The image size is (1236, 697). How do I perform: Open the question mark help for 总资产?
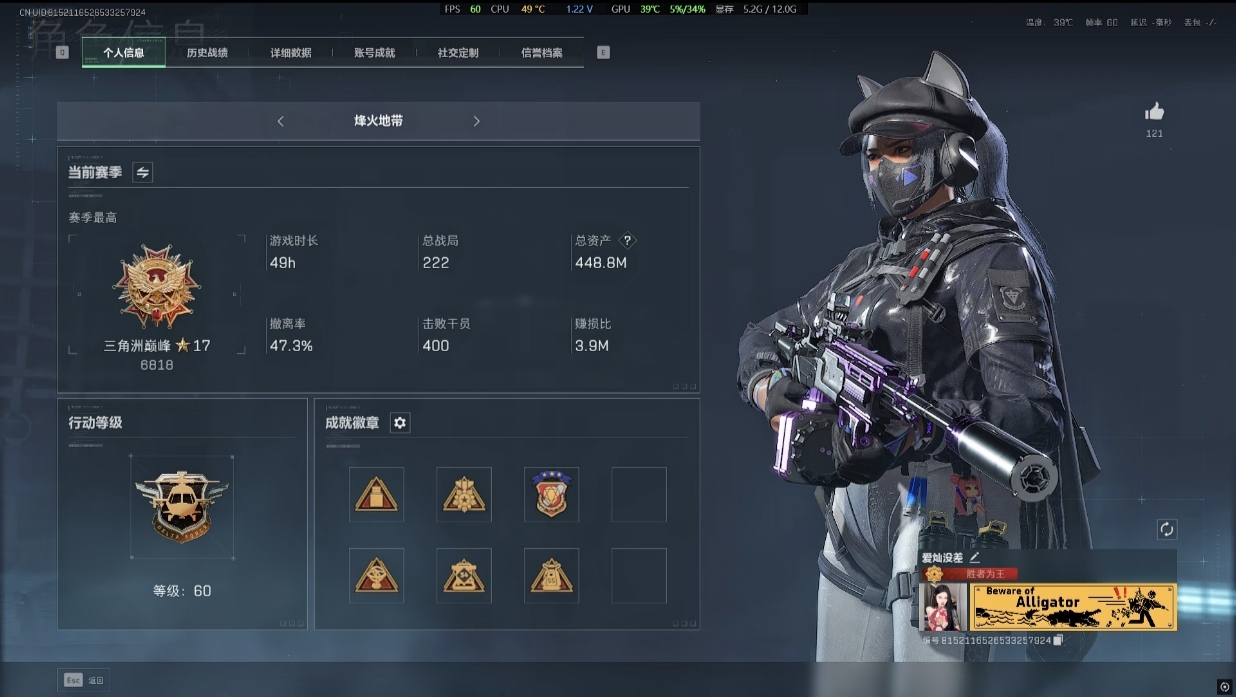pos(627,240)
